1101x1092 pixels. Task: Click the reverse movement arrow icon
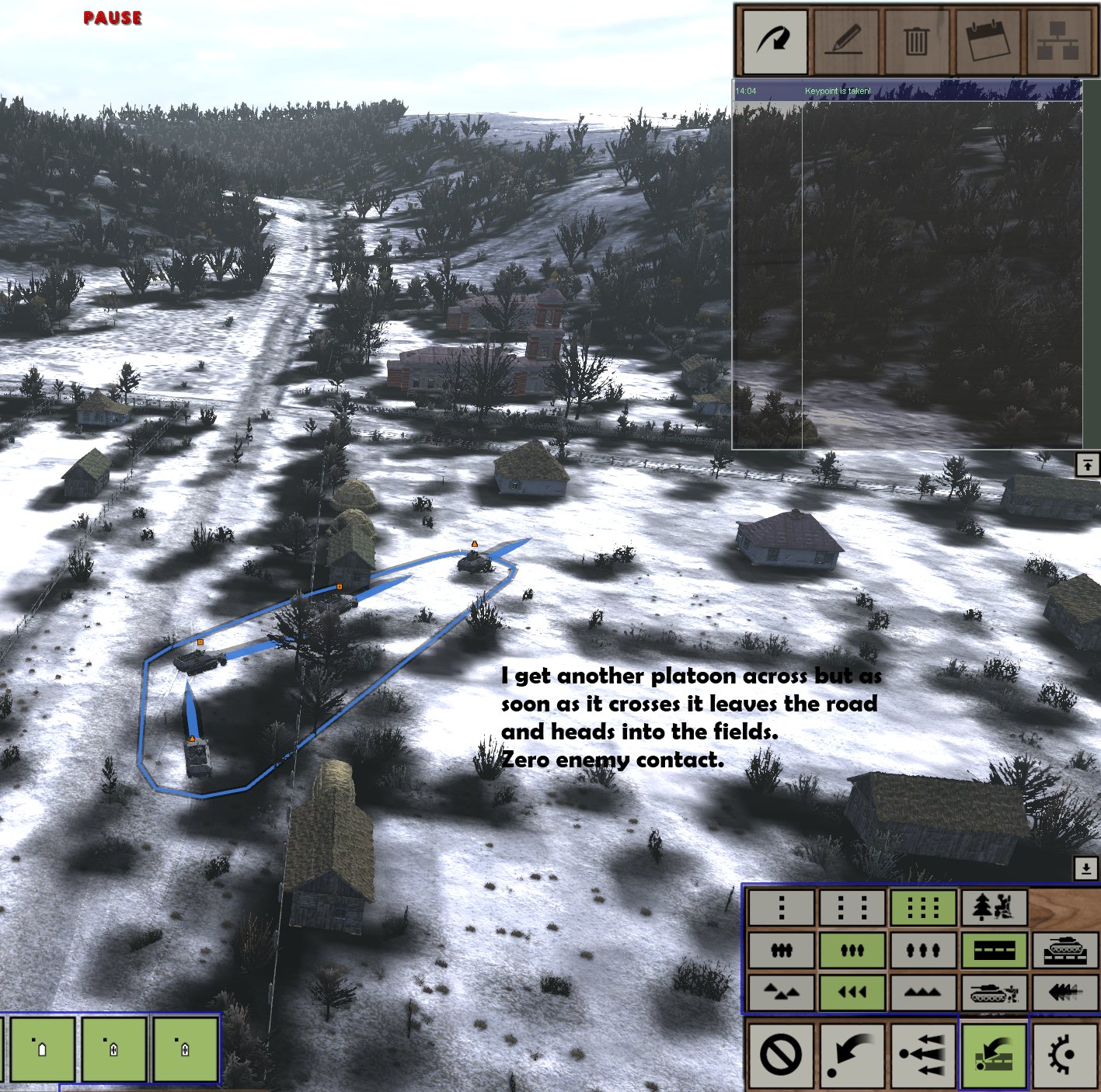pos(852,1056)
